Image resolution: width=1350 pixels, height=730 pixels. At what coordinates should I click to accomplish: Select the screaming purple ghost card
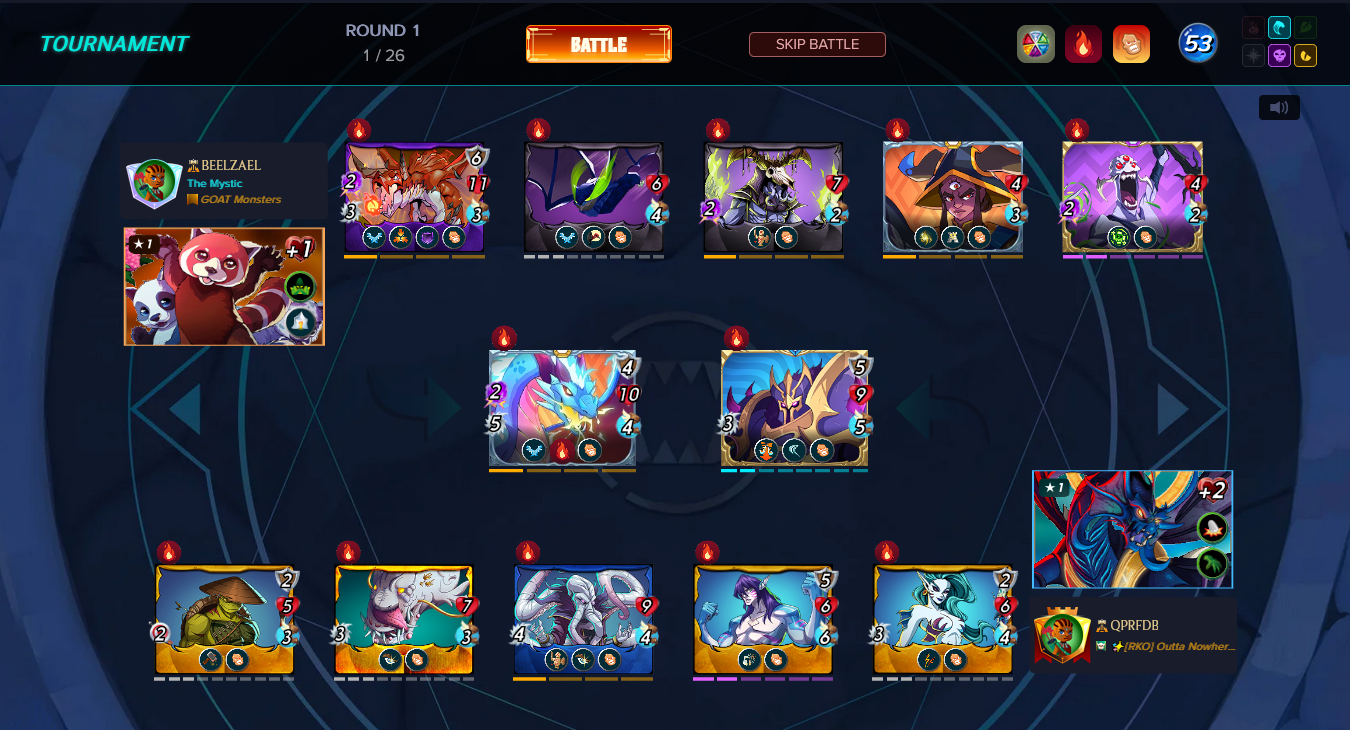(1132, 196)
